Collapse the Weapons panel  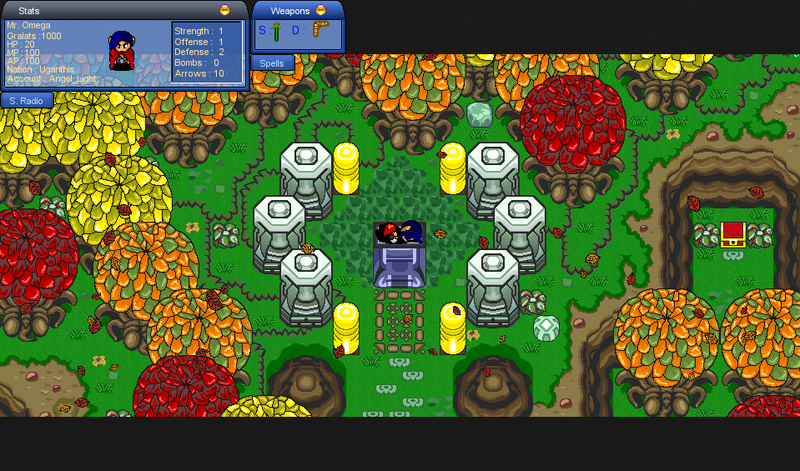321,10
